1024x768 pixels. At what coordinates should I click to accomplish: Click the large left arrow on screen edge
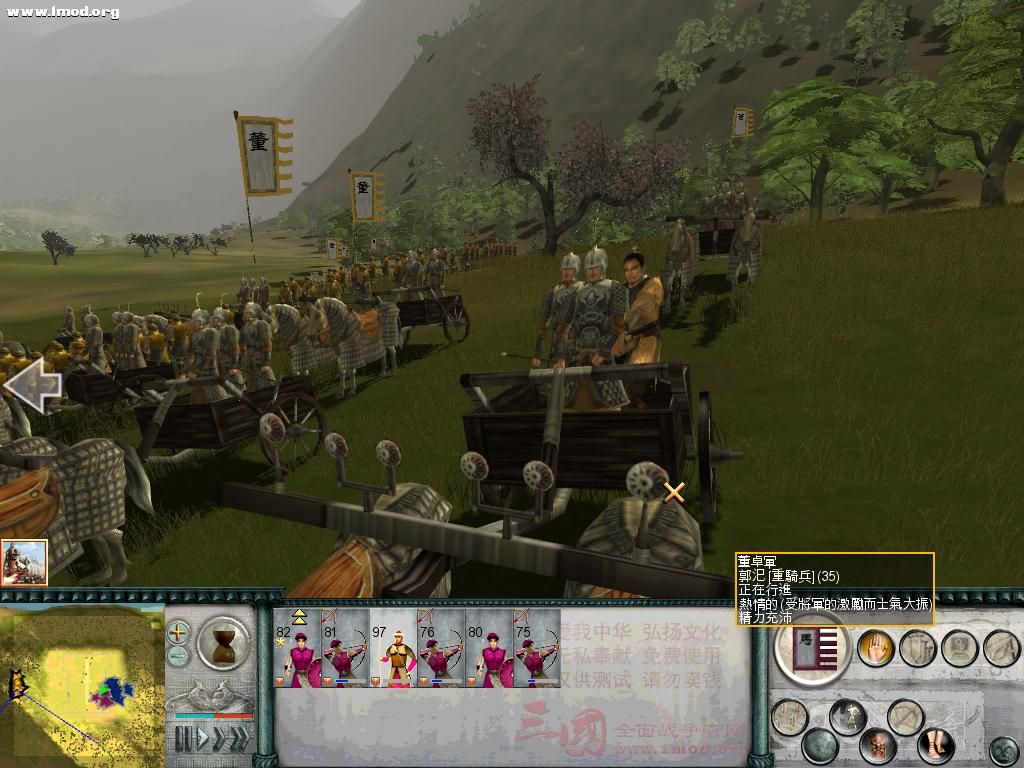pyautogui.click(x=30, y=385)
